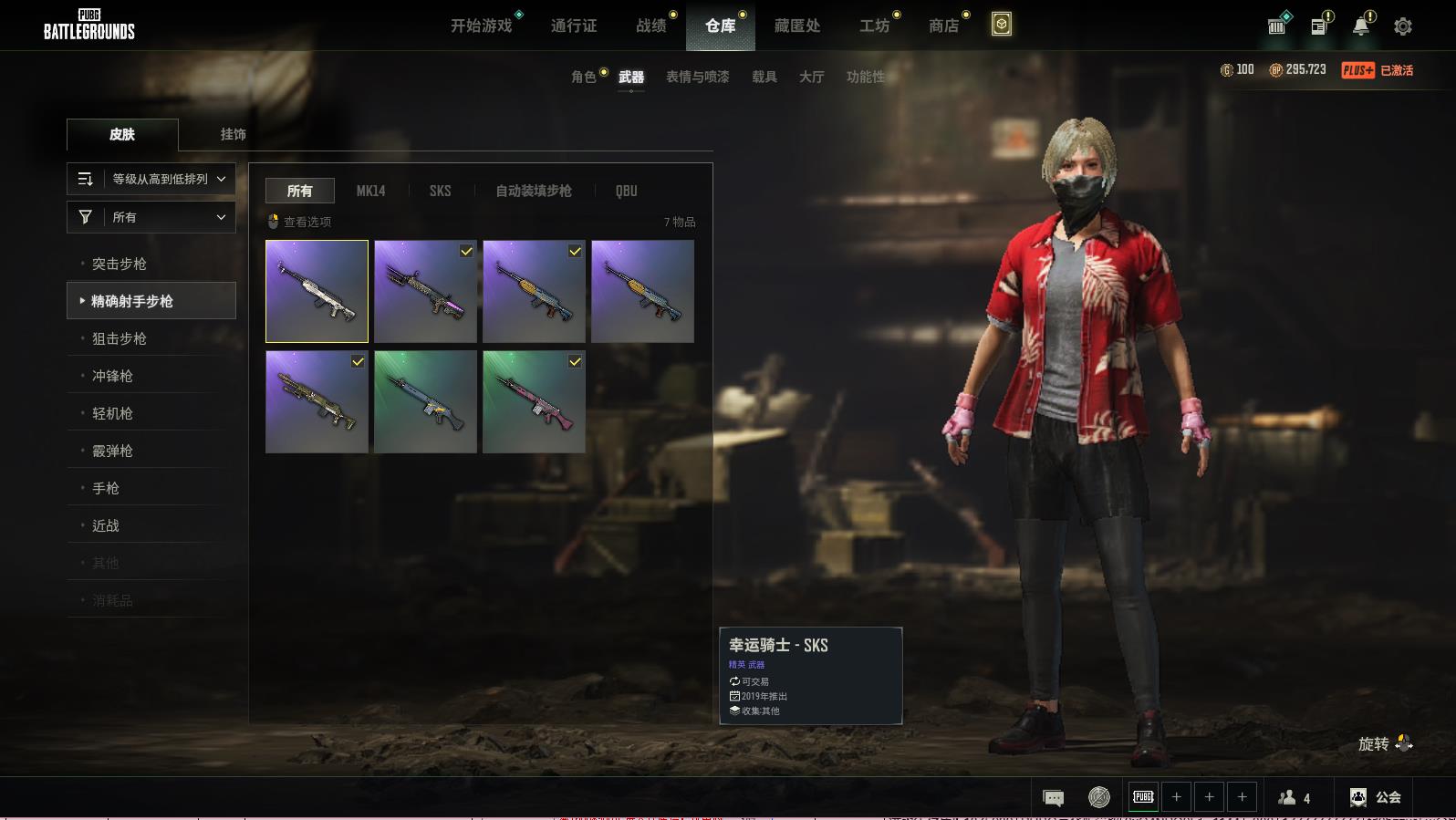Switch to the 表情与喷漆 sub-tab

(x=697, y=77)
